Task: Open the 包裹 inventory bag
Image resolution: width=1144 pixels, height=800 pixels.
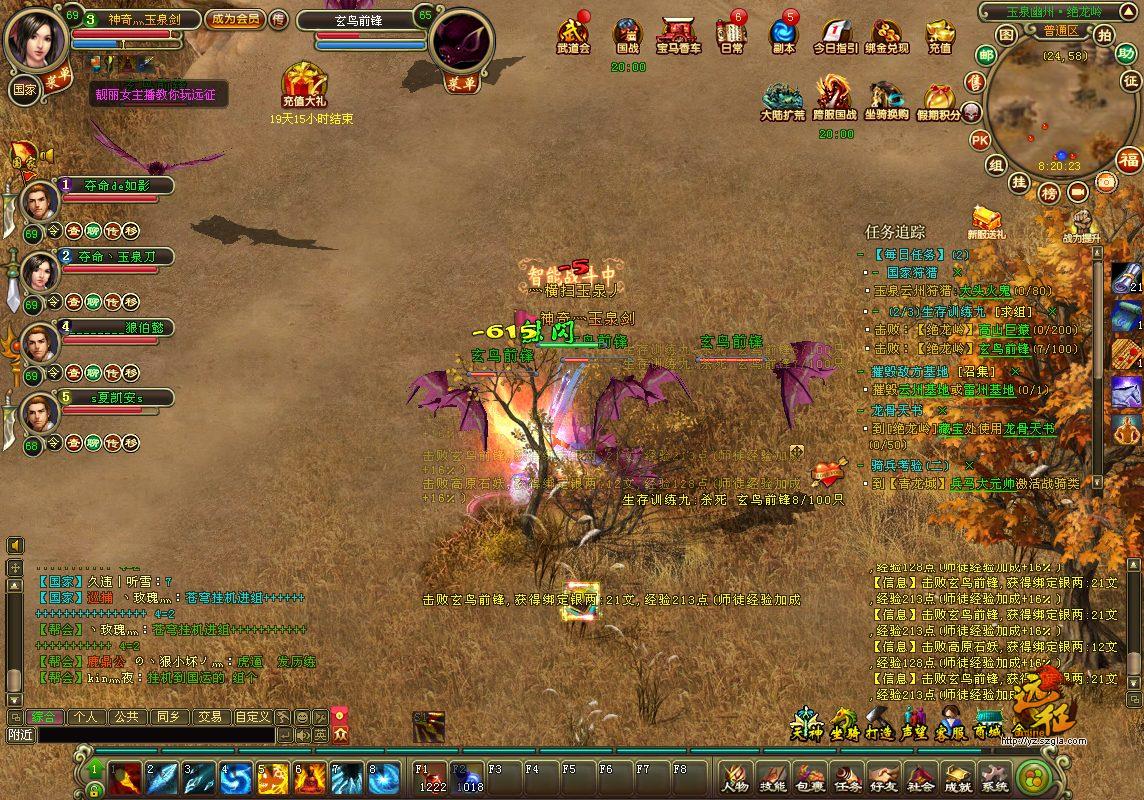Action: [x=810, y=777]
